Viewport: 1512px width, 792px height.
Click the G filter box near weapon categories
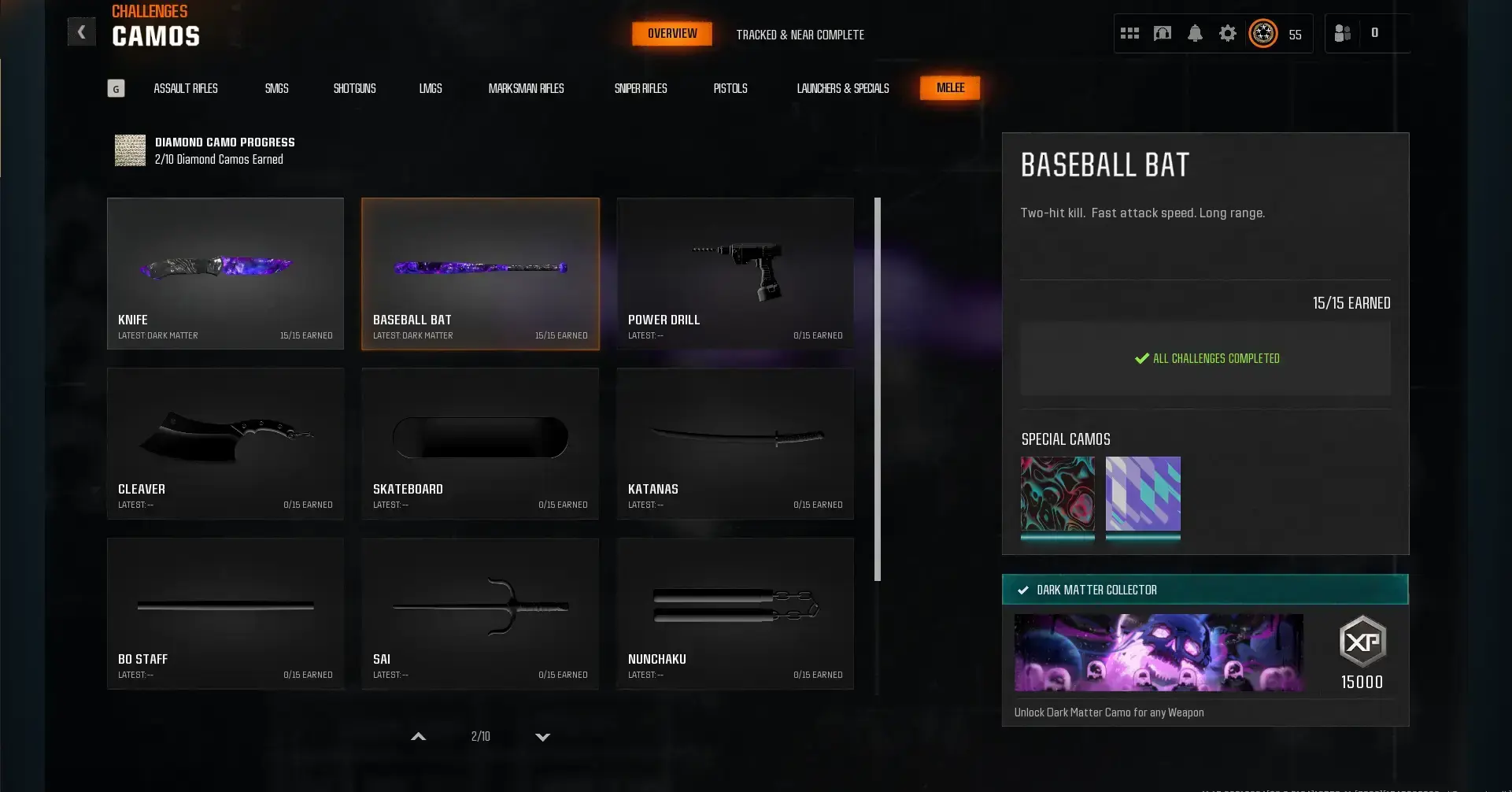coord(116,88)
